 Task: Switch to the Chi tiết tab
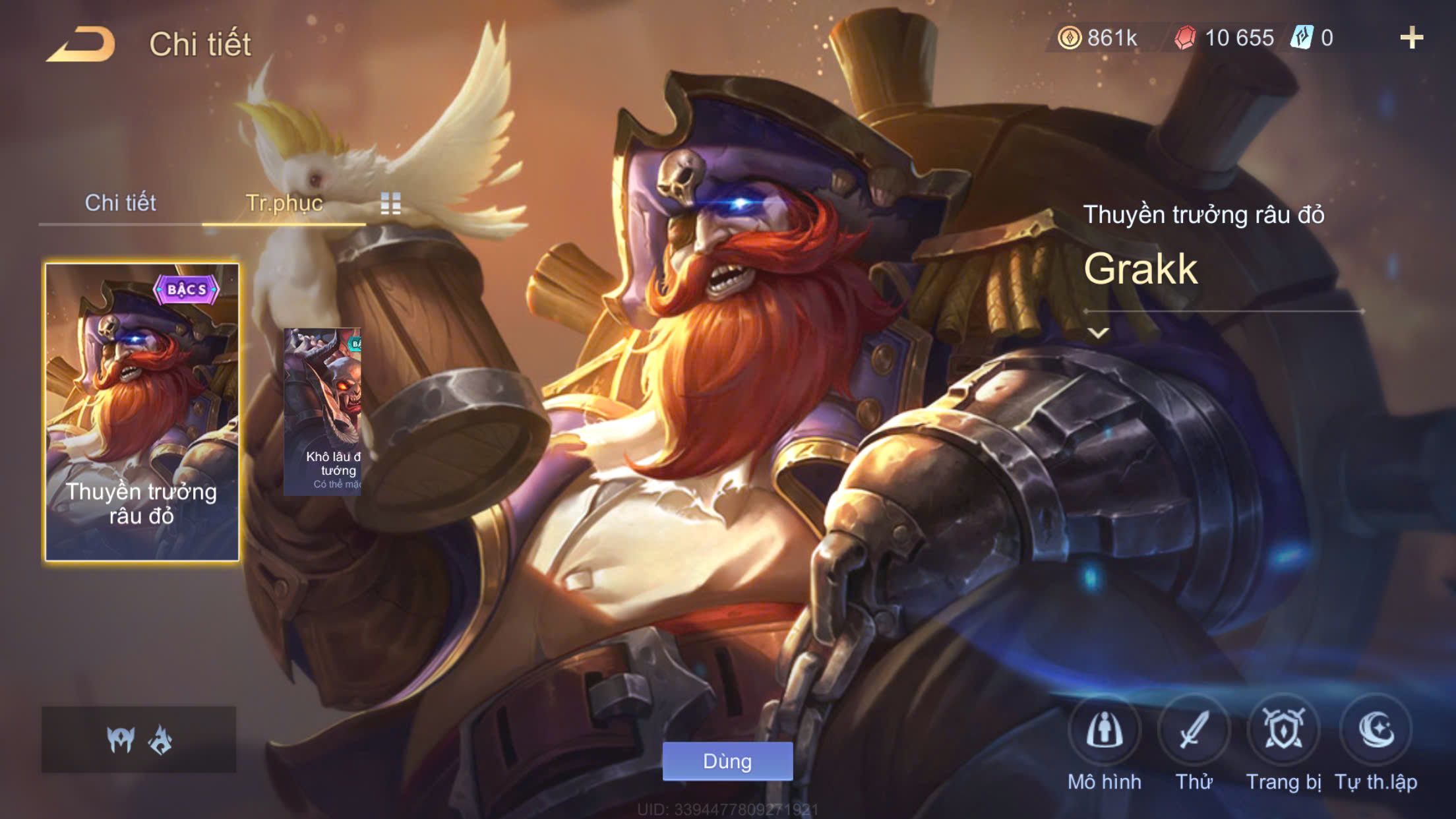point(120,203)
